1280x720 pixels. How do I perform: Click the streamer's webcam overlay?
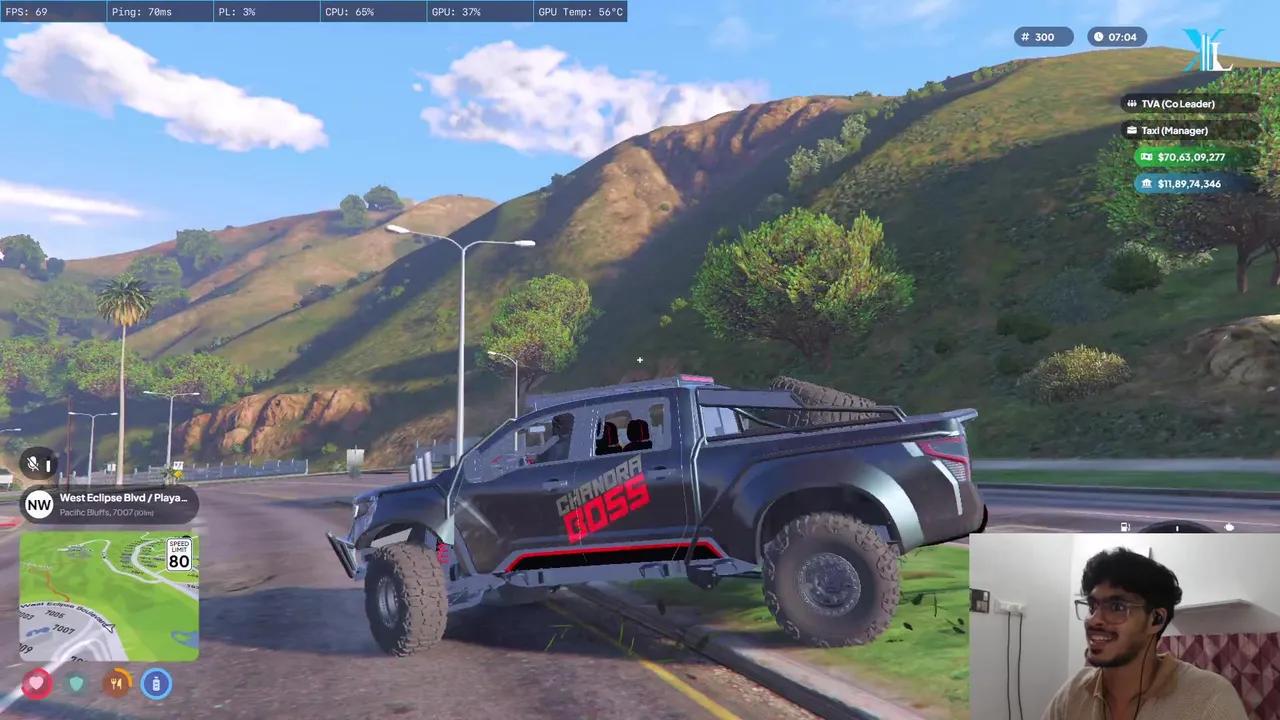point(1124,627)
